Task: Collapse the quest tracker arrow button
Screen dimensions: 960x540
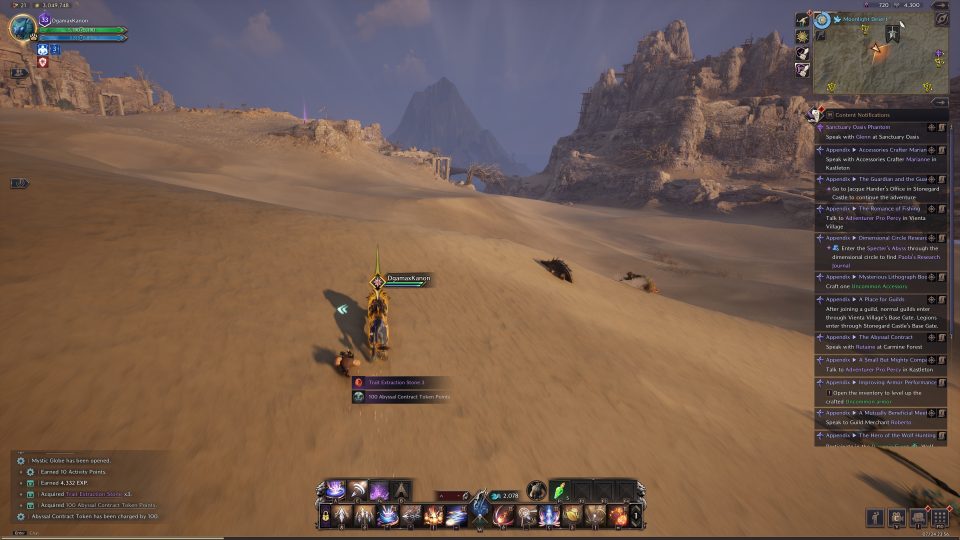Action: click(x=940, y=101)
